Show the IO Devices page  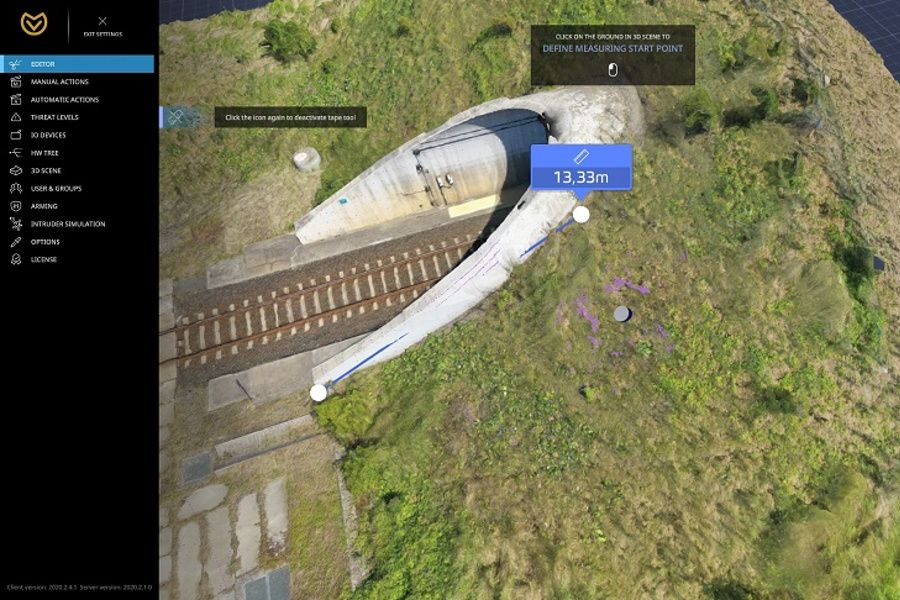(x=48, y=135)
